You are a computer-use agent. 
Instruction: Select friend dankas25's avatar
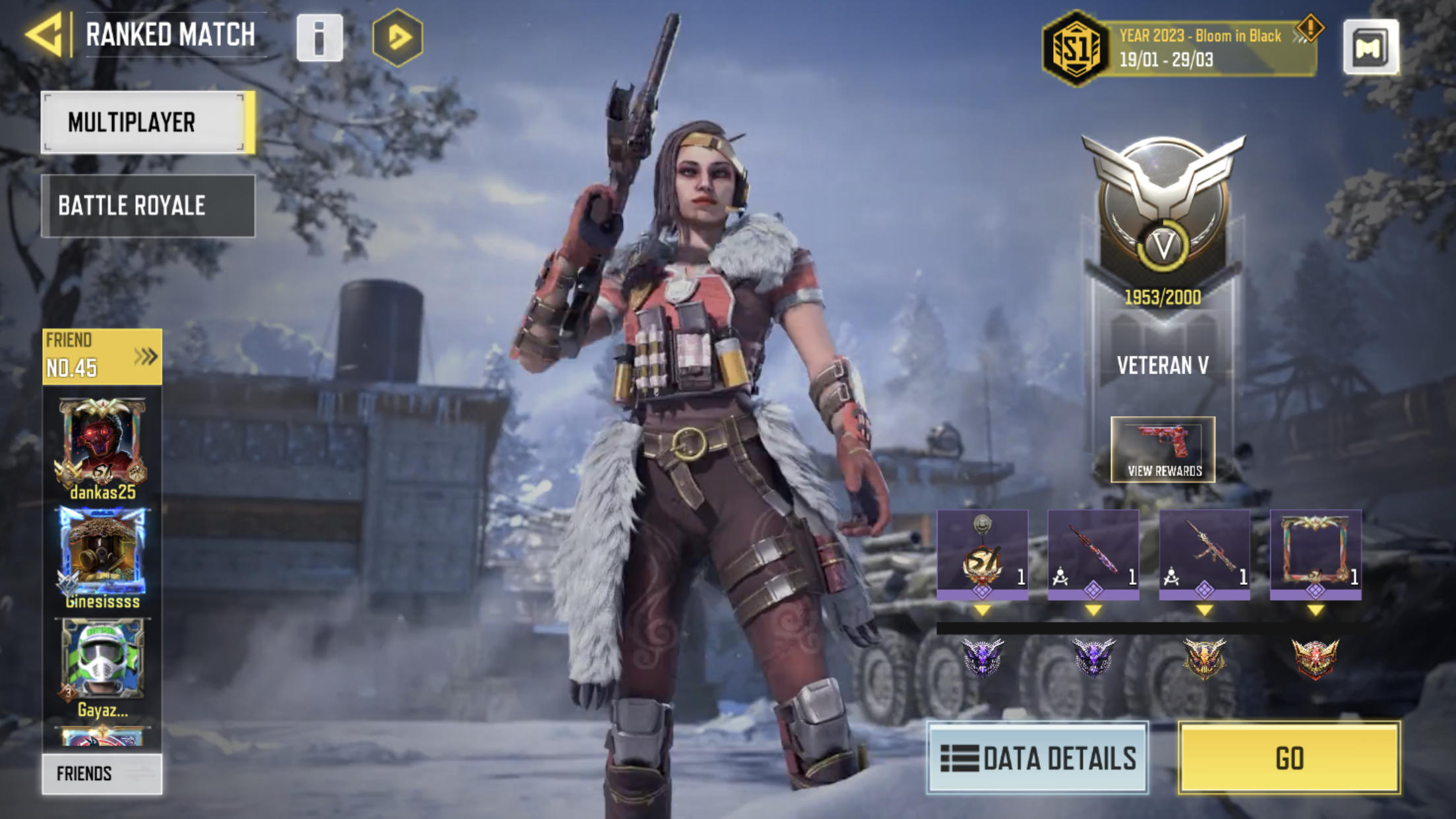[x=102, y=442]
